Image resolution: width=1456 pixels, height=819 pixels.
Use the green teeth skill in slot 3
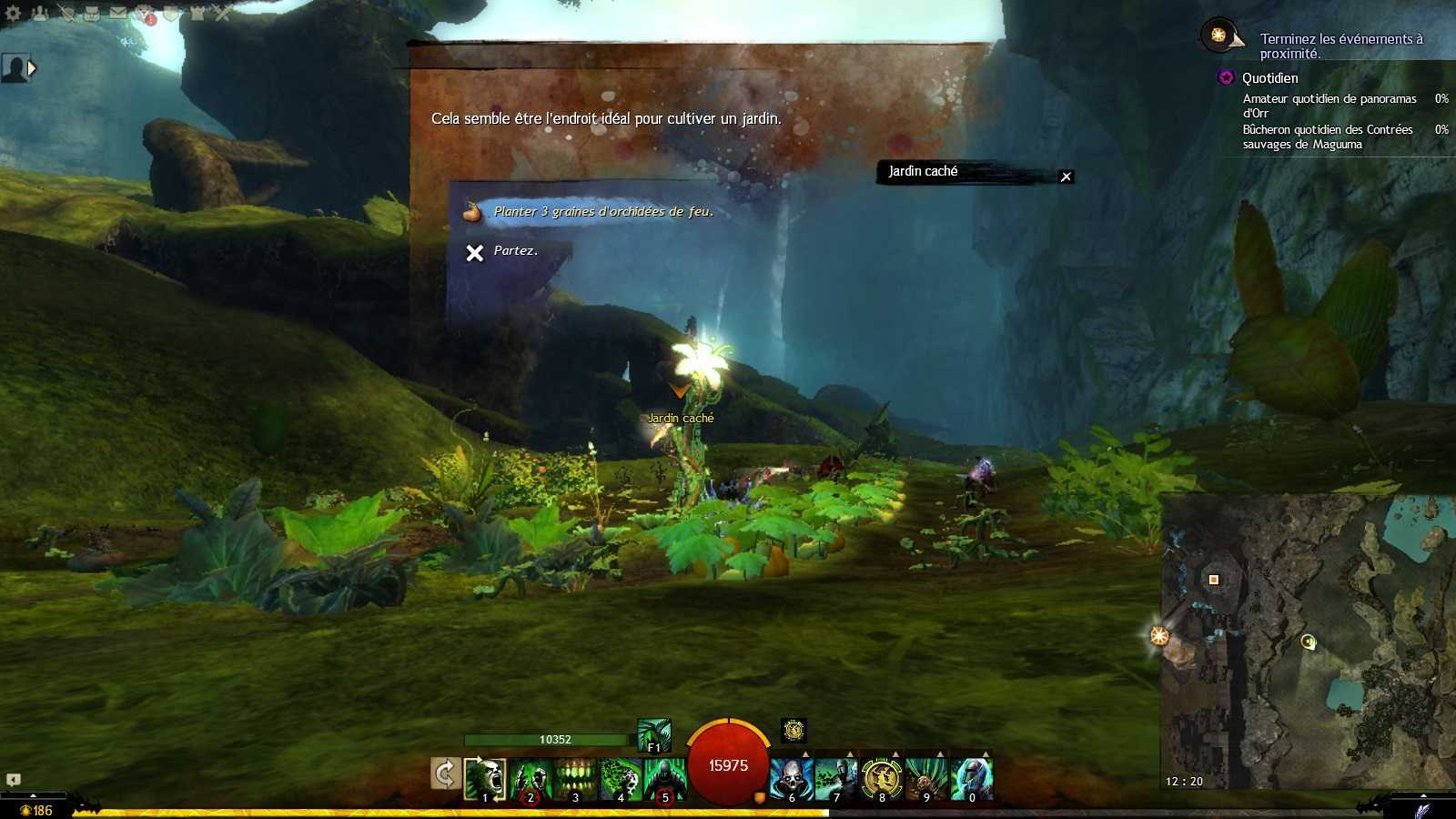click(x=575, y=779)
